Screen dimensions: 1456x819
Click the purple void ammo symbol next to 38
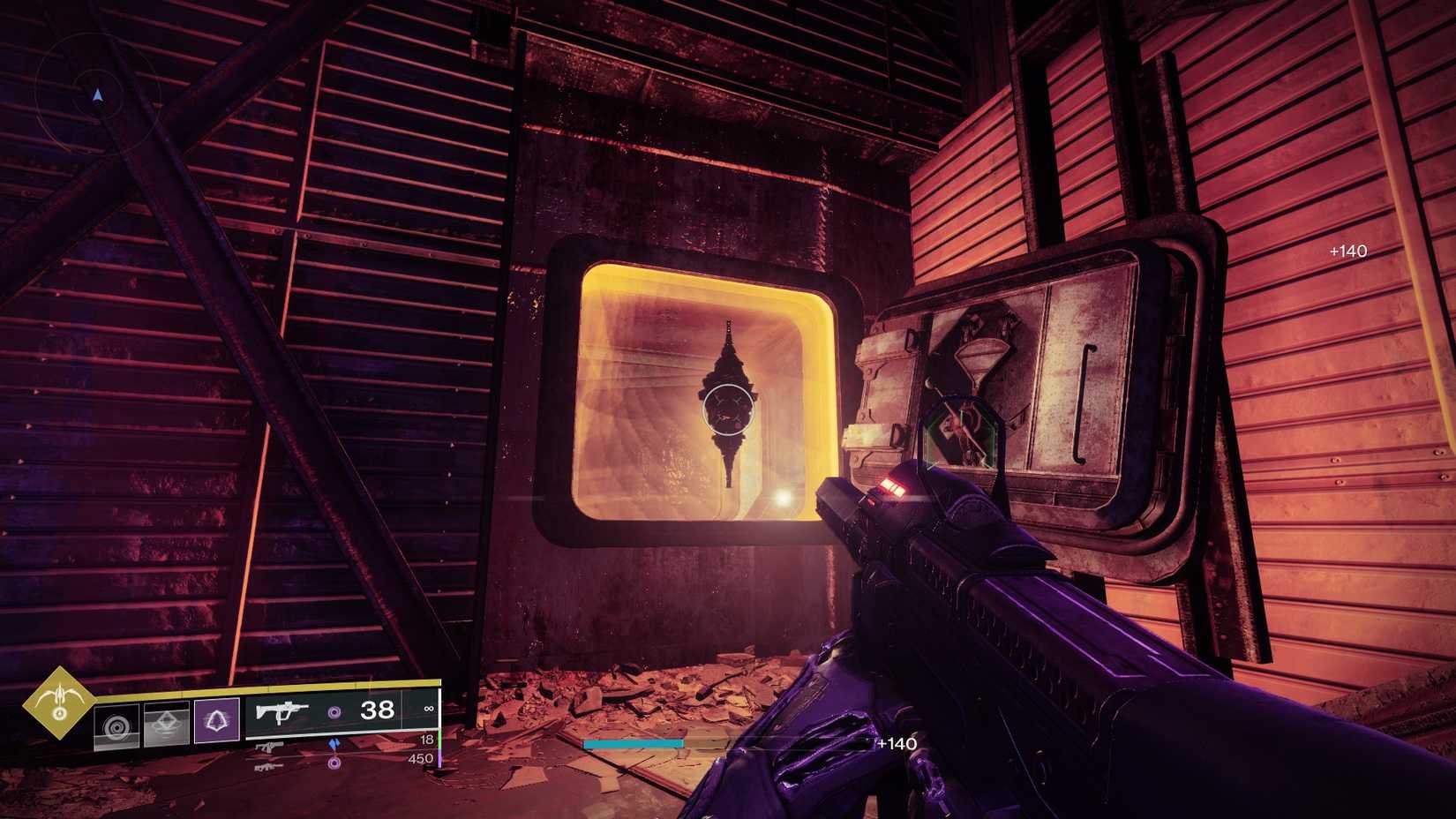(x=335, y=712)
